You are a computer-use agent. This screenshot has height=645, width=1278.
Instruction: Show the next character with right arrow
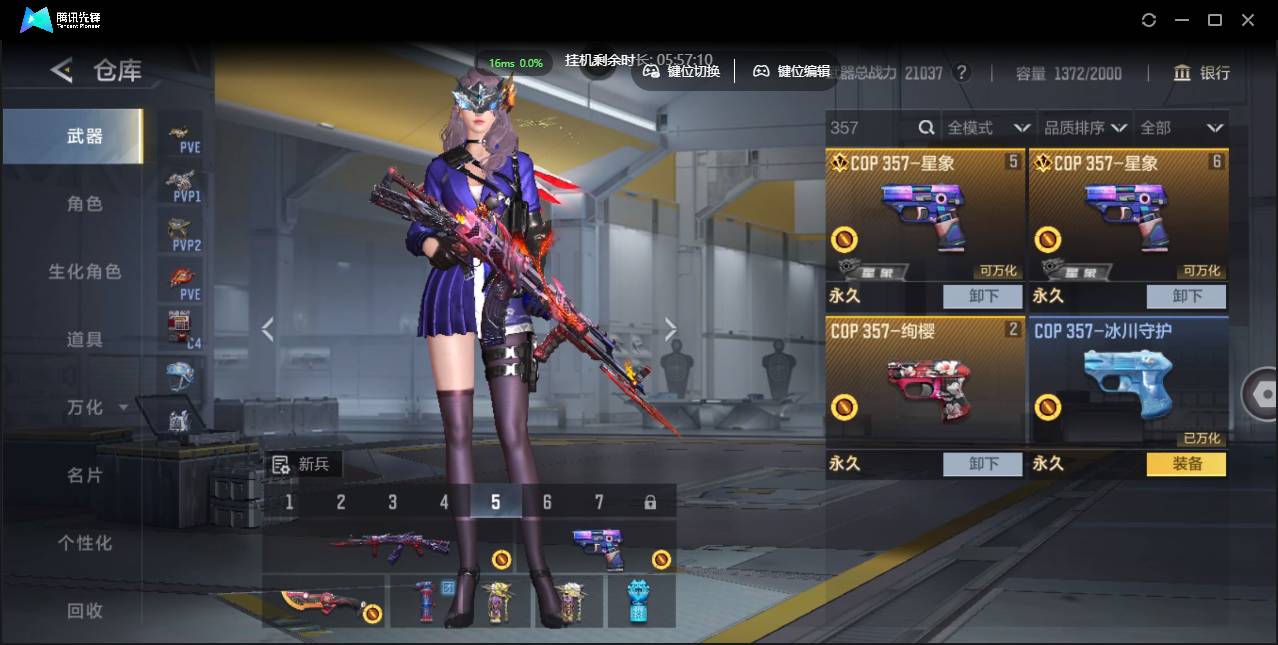point(670,329)
